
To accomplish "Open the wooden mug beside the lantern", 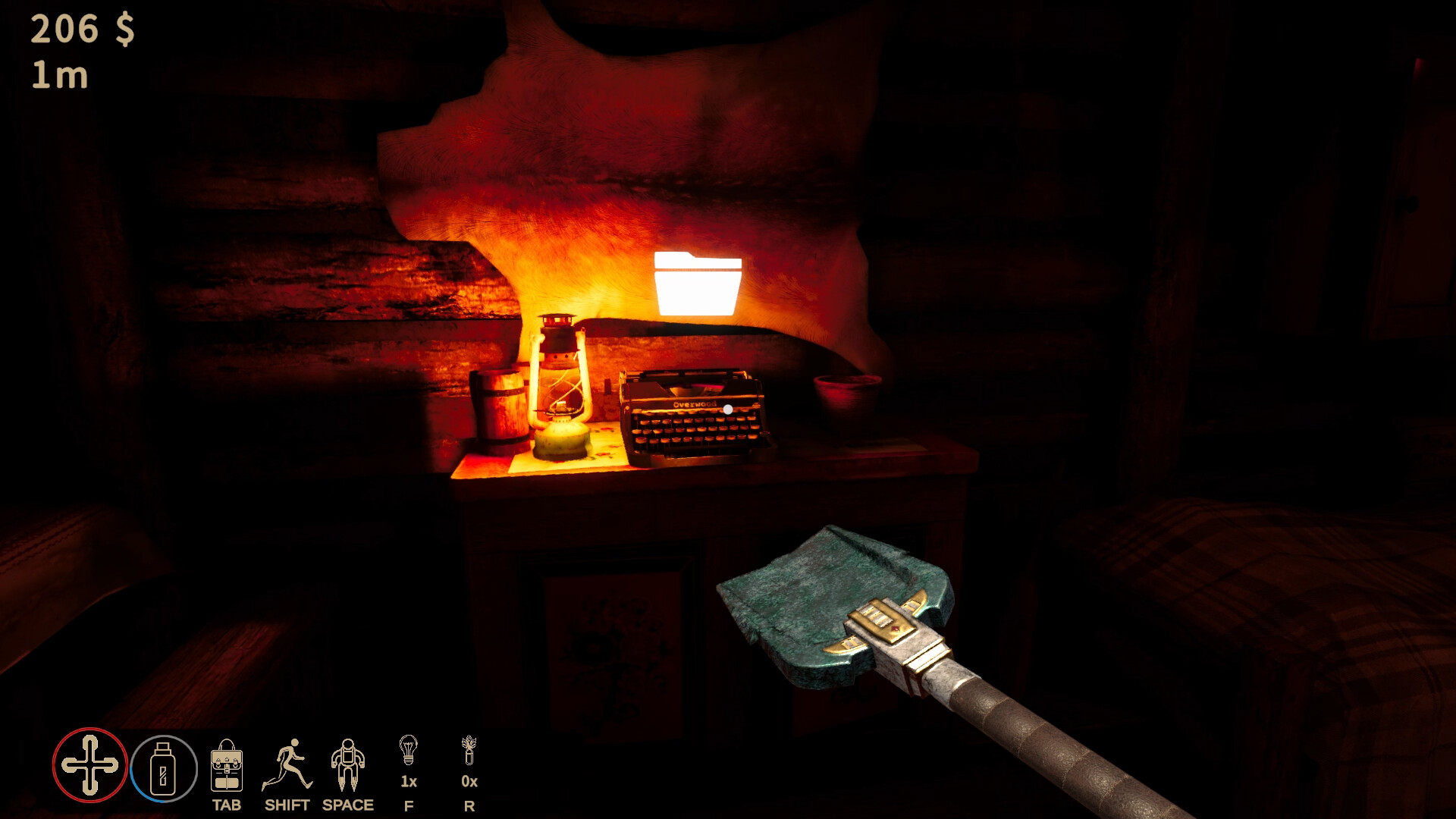I will (x=500, y=406).
